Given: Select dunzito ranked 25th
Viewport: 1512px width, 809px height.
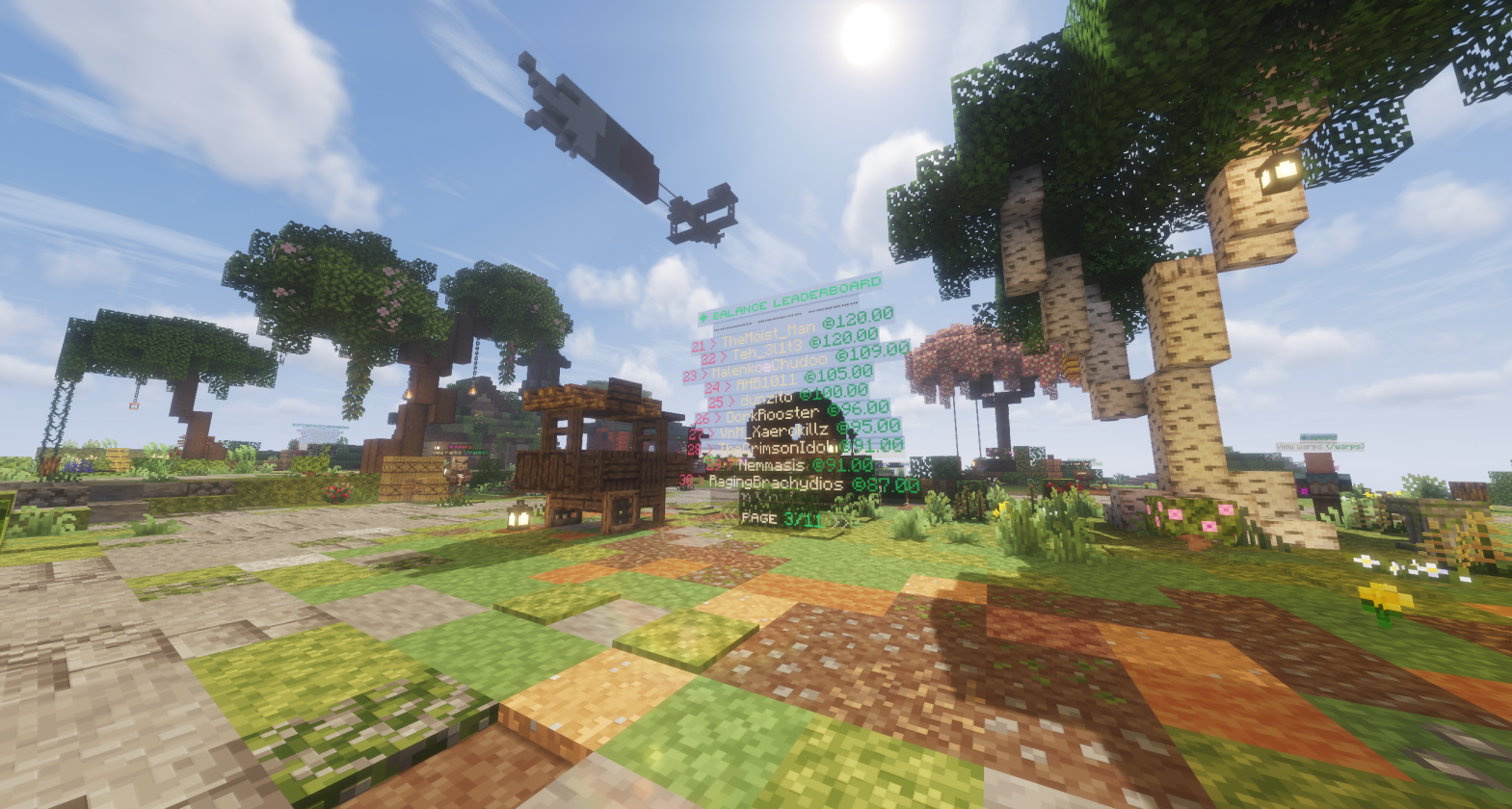Looking at the screenshot, I should 764,397.
